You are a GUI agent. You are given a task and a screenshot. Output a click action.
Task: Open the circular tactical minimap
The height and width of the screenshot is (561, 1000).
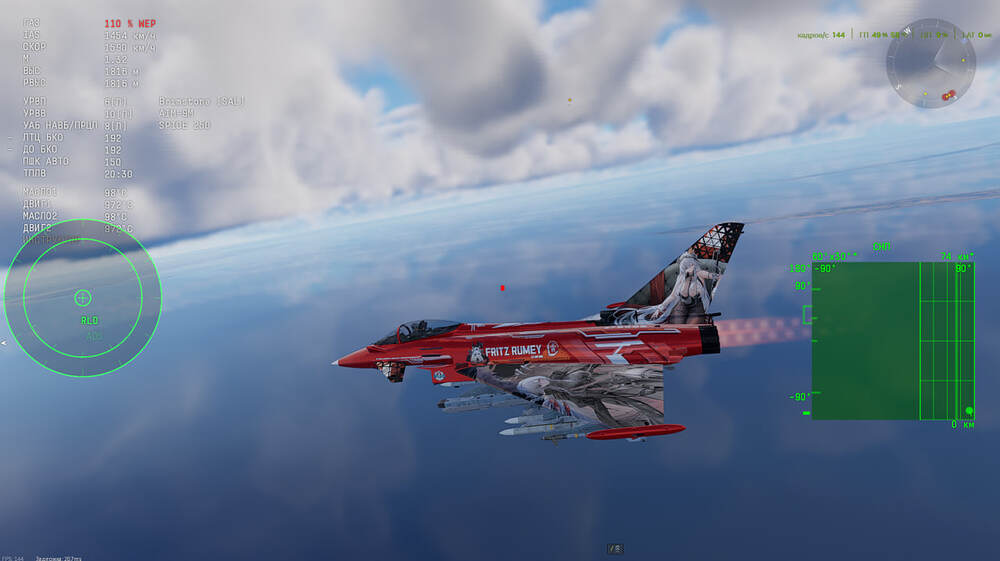(x=929, y=63)
